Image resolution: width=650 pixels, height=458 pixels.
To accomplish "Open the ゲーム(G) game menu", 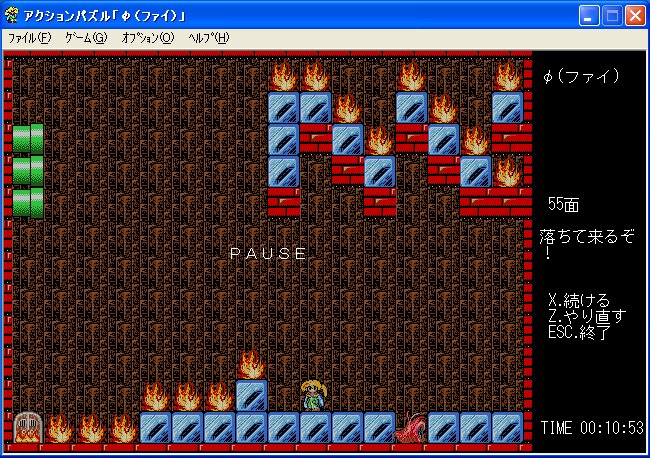I will pyautogui.click(x=85, y=38).
